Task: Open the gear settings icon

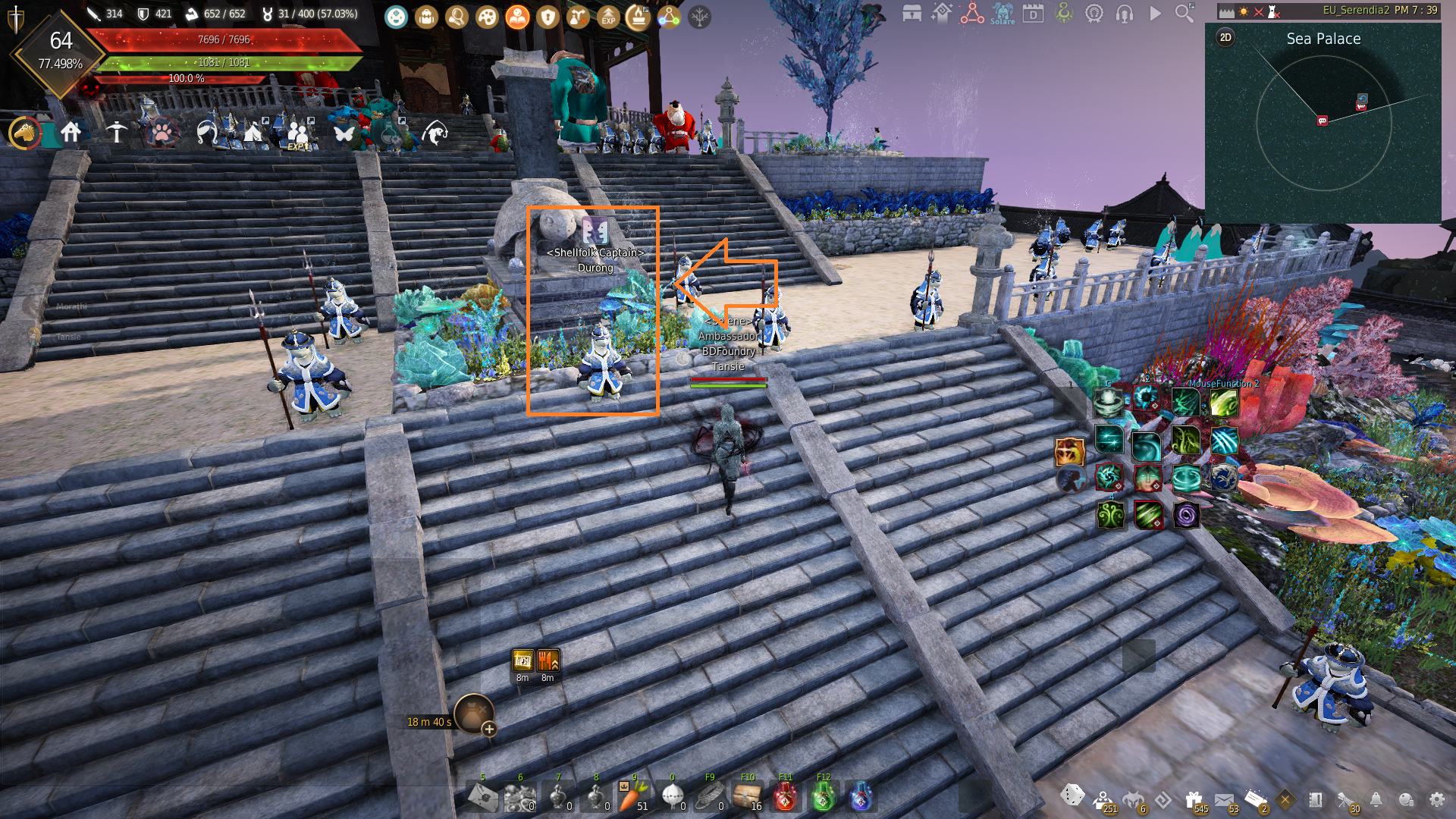Action: (x=1436, y=799)
